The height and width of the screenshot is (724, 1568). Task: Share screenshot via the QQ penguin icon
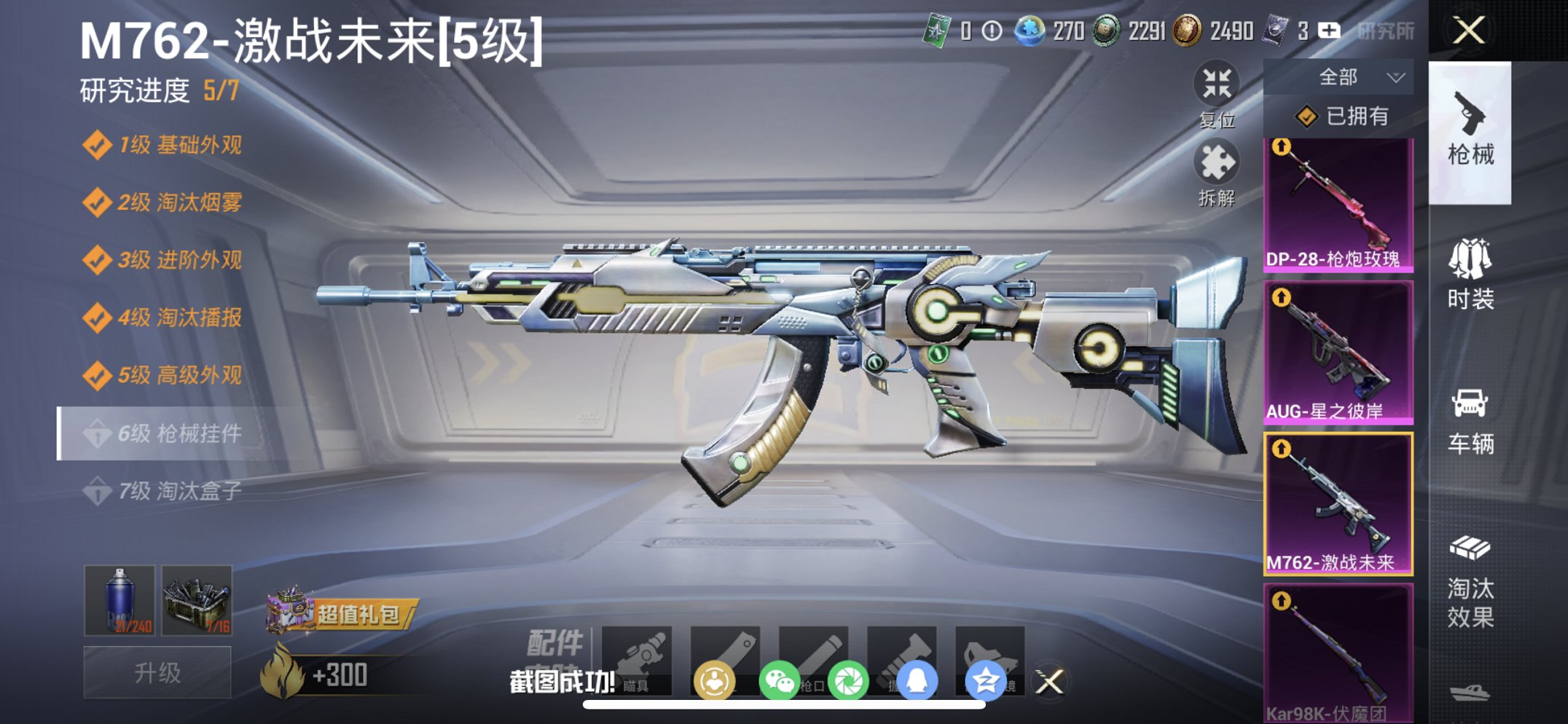point(917,679)
